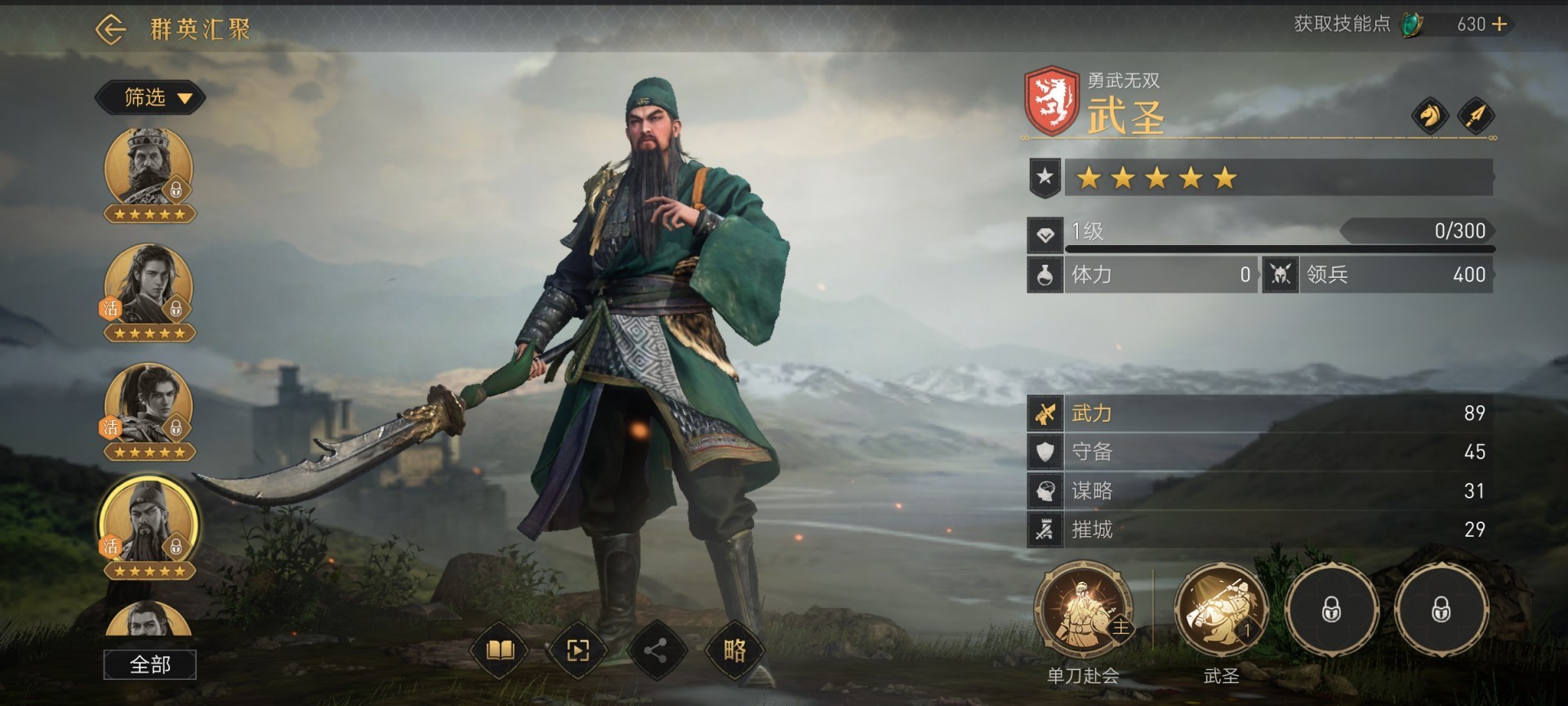Open the book icon button
This screenshot has width=1568, height=706.
pyautogui.click(x=500, y=650)
